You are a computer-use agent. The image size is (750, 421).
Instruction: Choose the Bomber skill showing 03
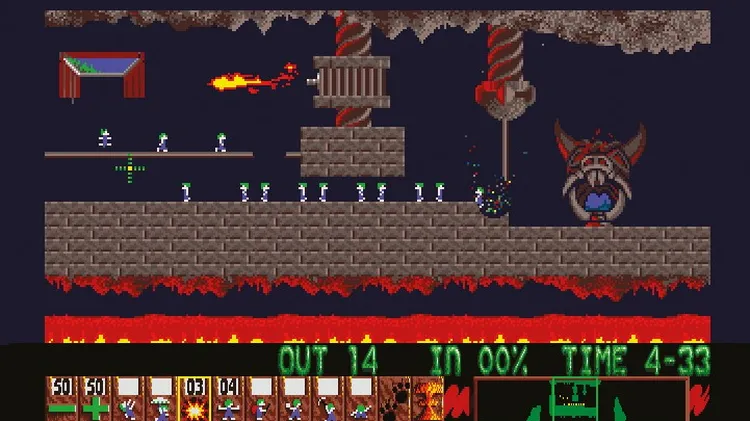(194, 400)
